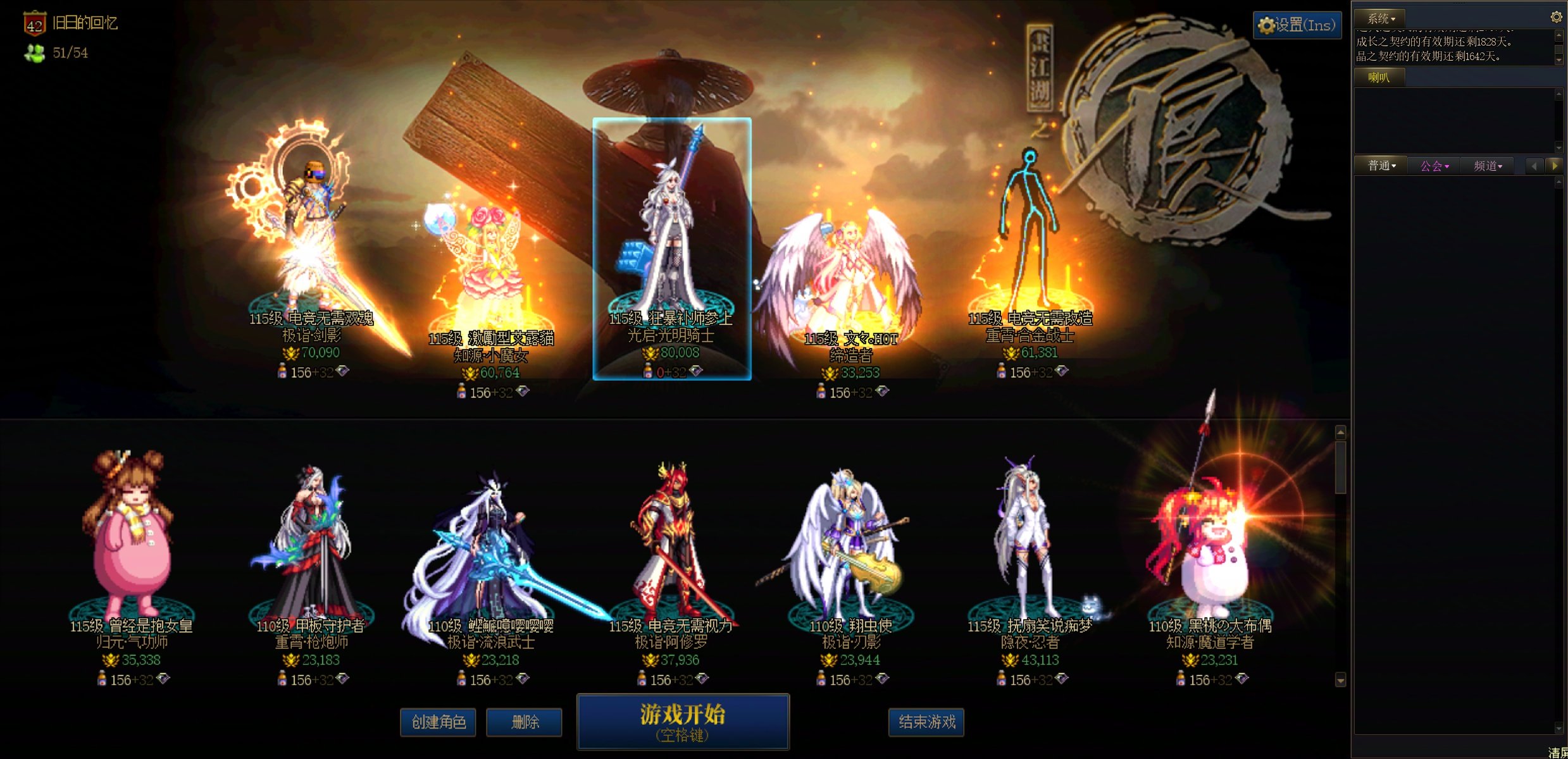The width and height of the screenshot is (1568, 759).
Task: Switch to the 喇叭 megaphone tab
Action: [x=1379, y=77]
